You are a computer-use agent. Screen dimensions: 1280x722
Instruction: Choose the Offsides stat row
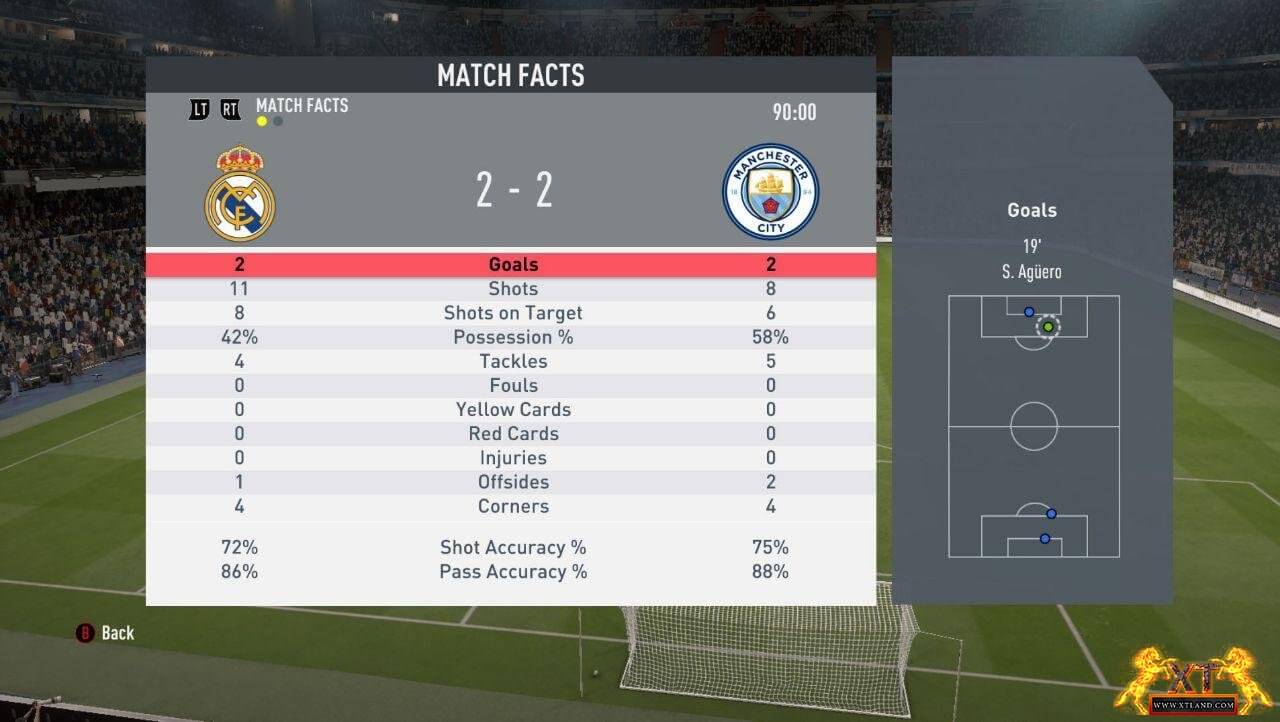pyautogui.click(x=512, y=481)
